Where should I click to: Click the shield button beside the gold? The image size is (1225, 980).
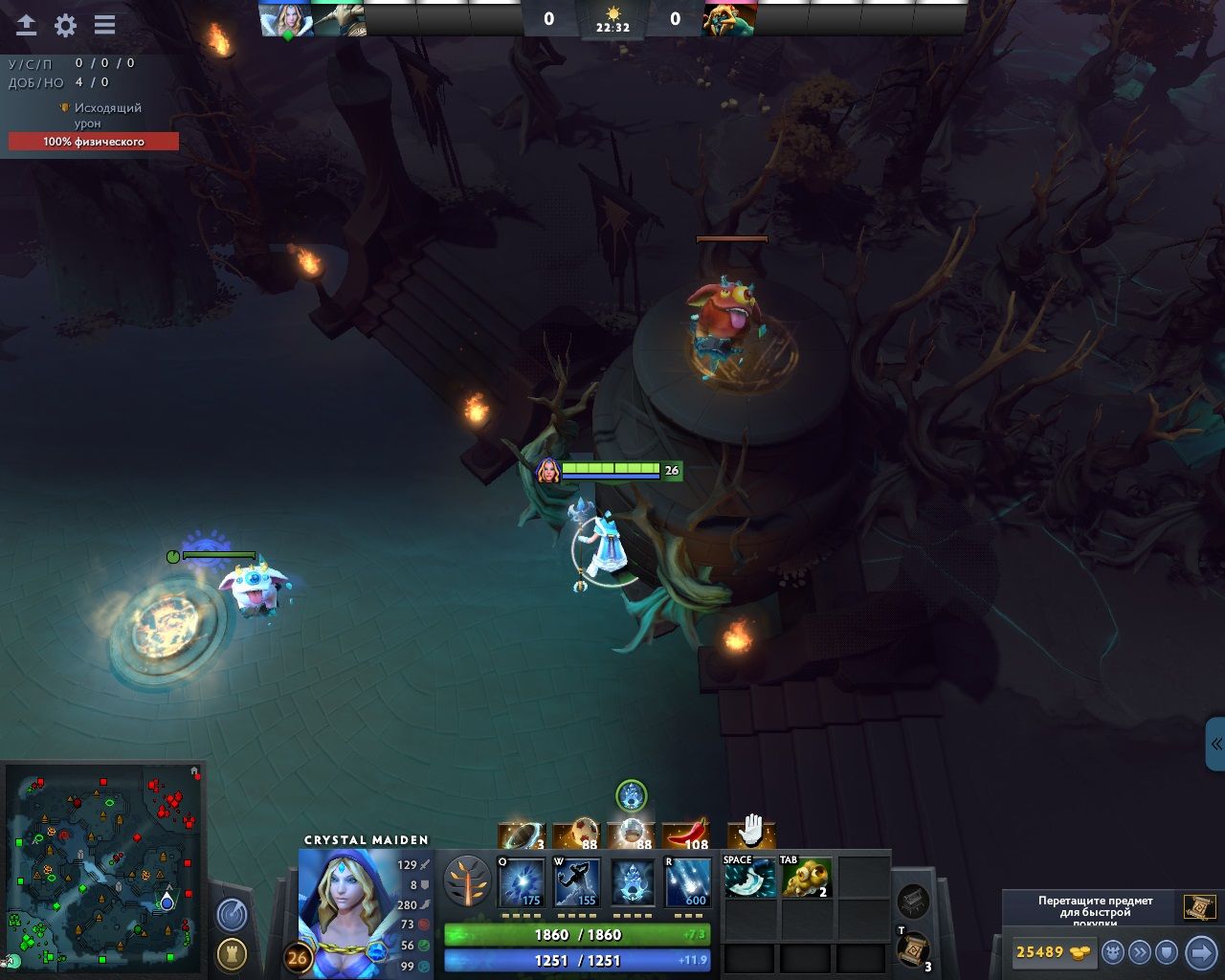(x=1166, y=952)
